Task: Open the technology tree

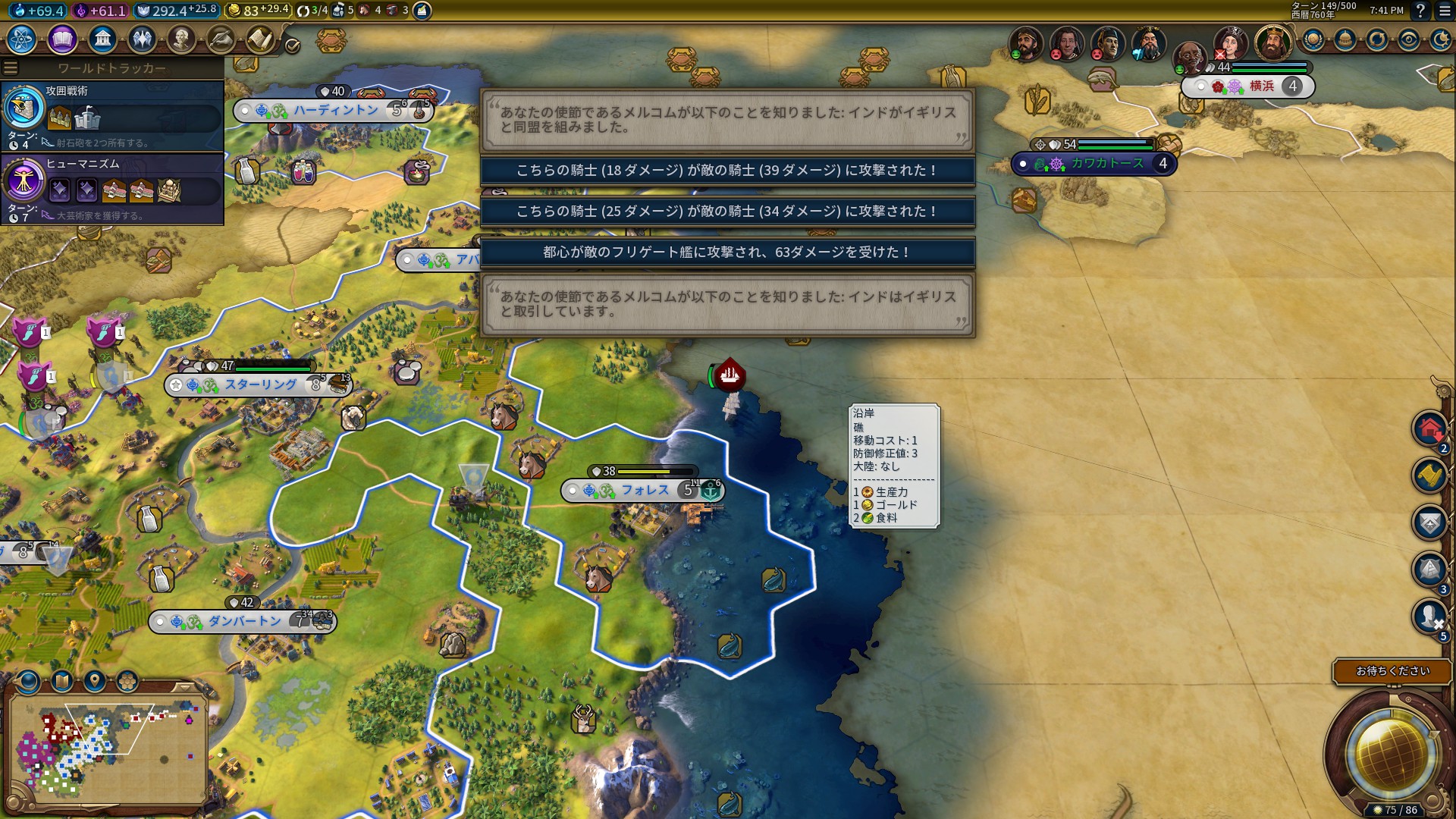Action: 20,40
